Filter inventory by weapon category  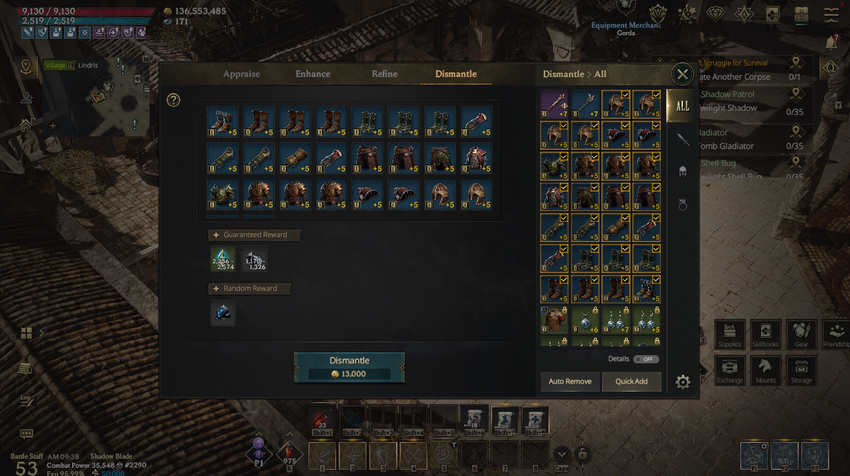tap(683, 139)
